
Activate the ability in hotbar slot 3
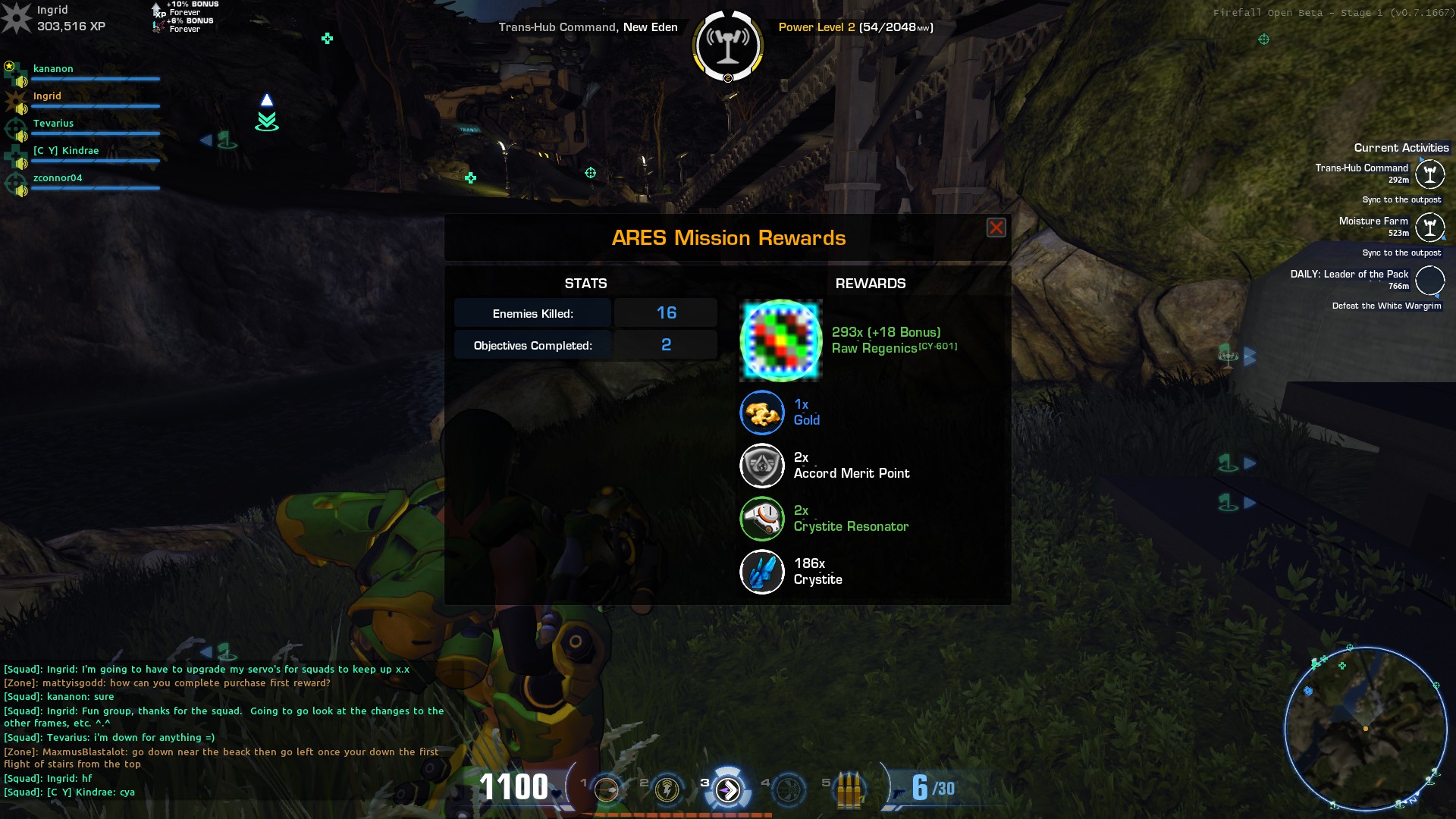[728, 789]
